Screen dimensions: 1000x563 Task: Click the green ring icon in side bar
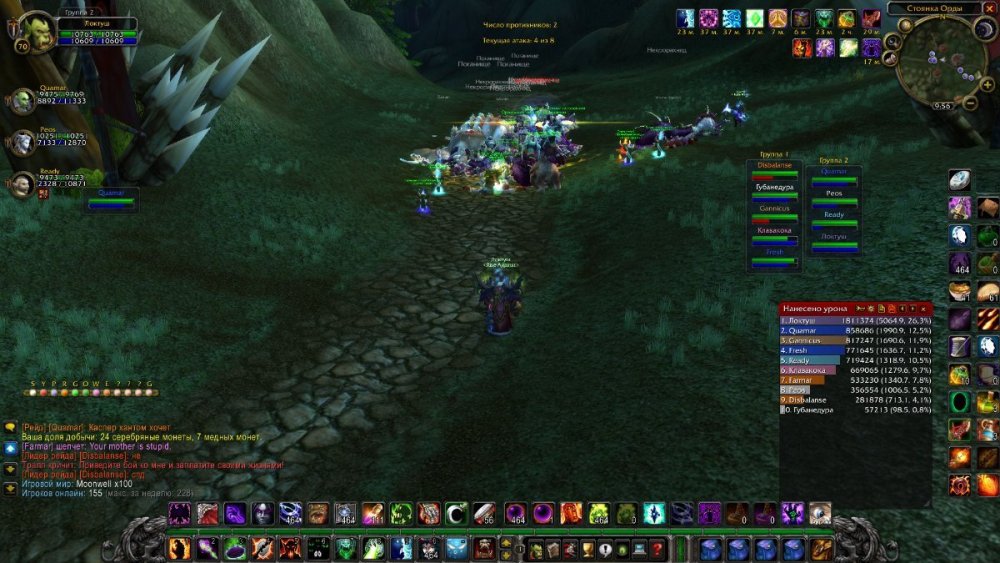(959, 402)
